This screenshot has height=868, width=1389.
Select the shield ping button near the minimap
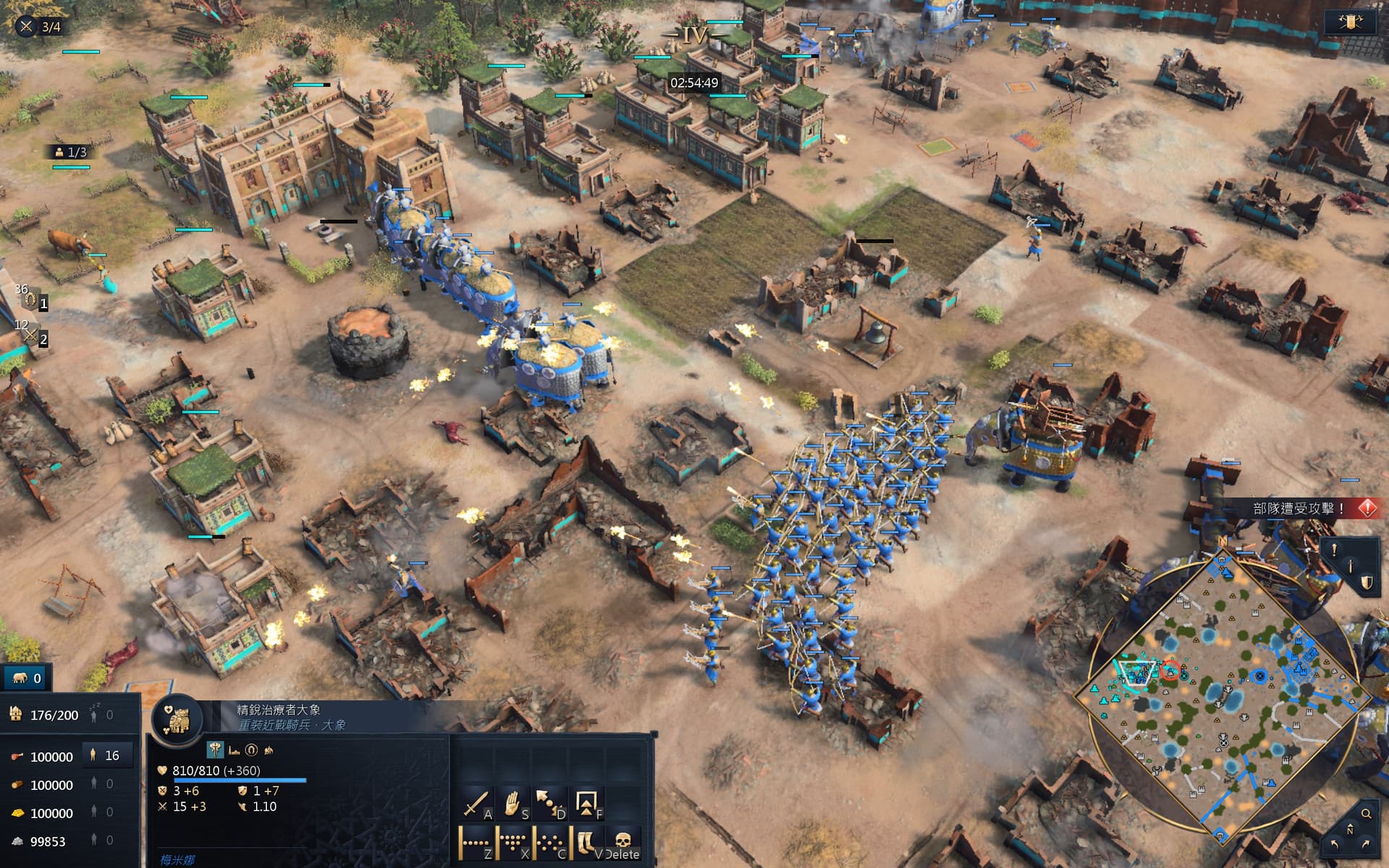(1367, 583)
